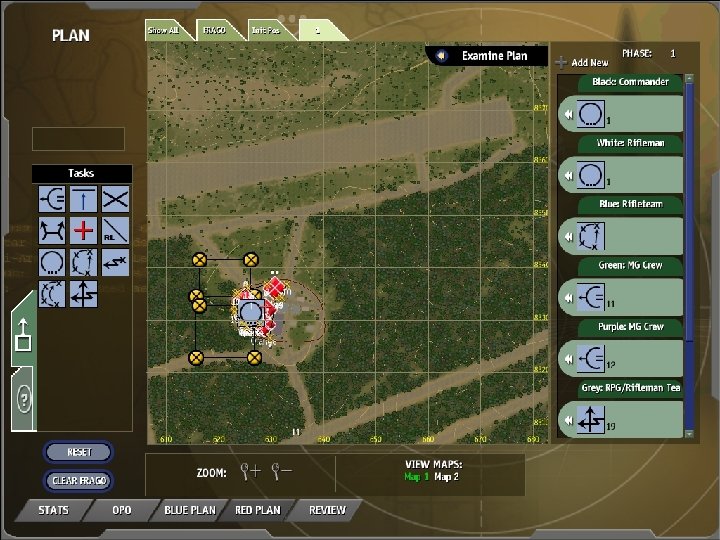720x540 pixels.
Task: Select the Init Pos tab
Action: tap(265, 30)
